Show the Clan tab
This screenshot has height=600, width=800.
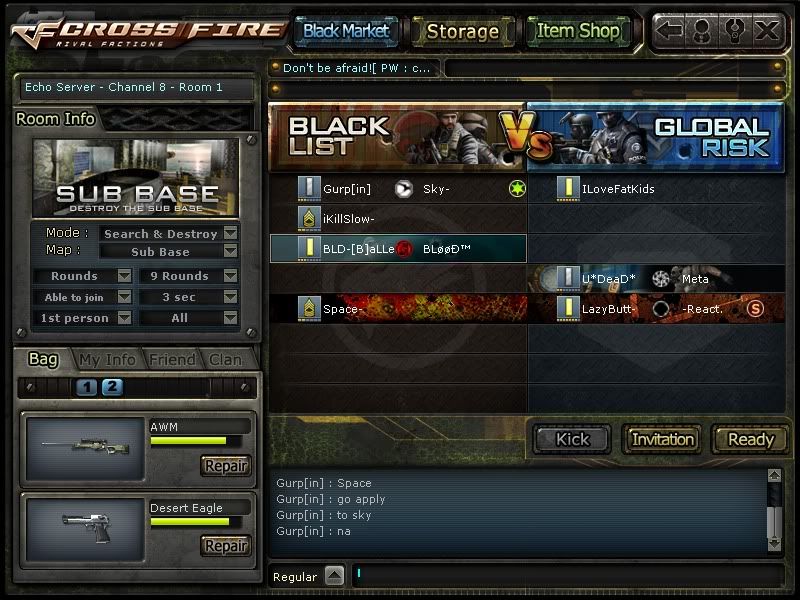tap(225, 360)
